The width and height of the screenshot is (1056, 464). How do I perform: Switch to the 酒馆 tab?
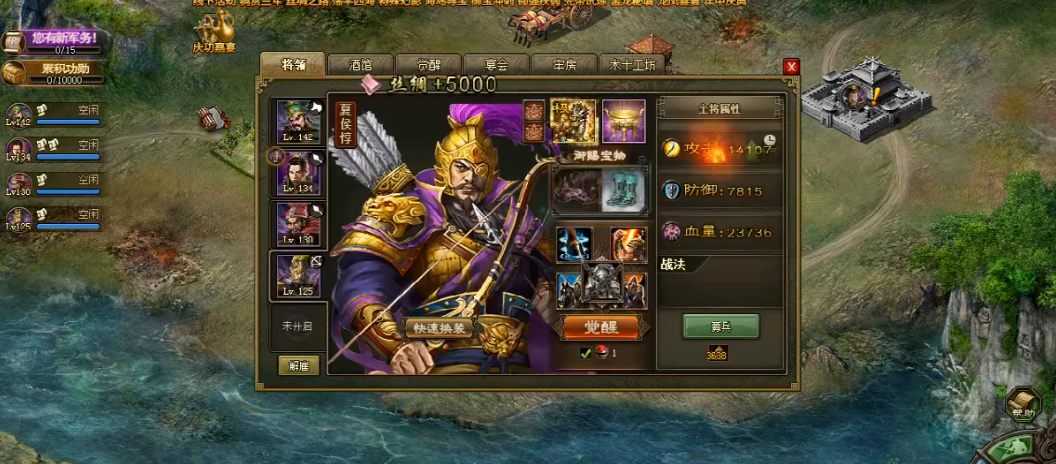click(x=360, y=65)
